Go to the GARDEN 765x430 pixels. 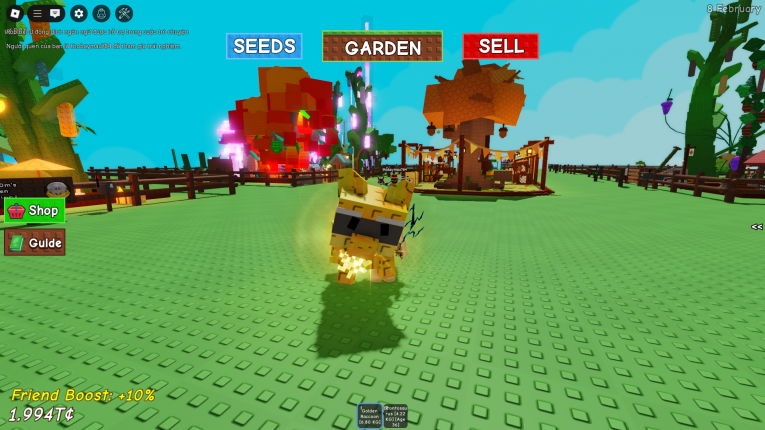point(382,47)
